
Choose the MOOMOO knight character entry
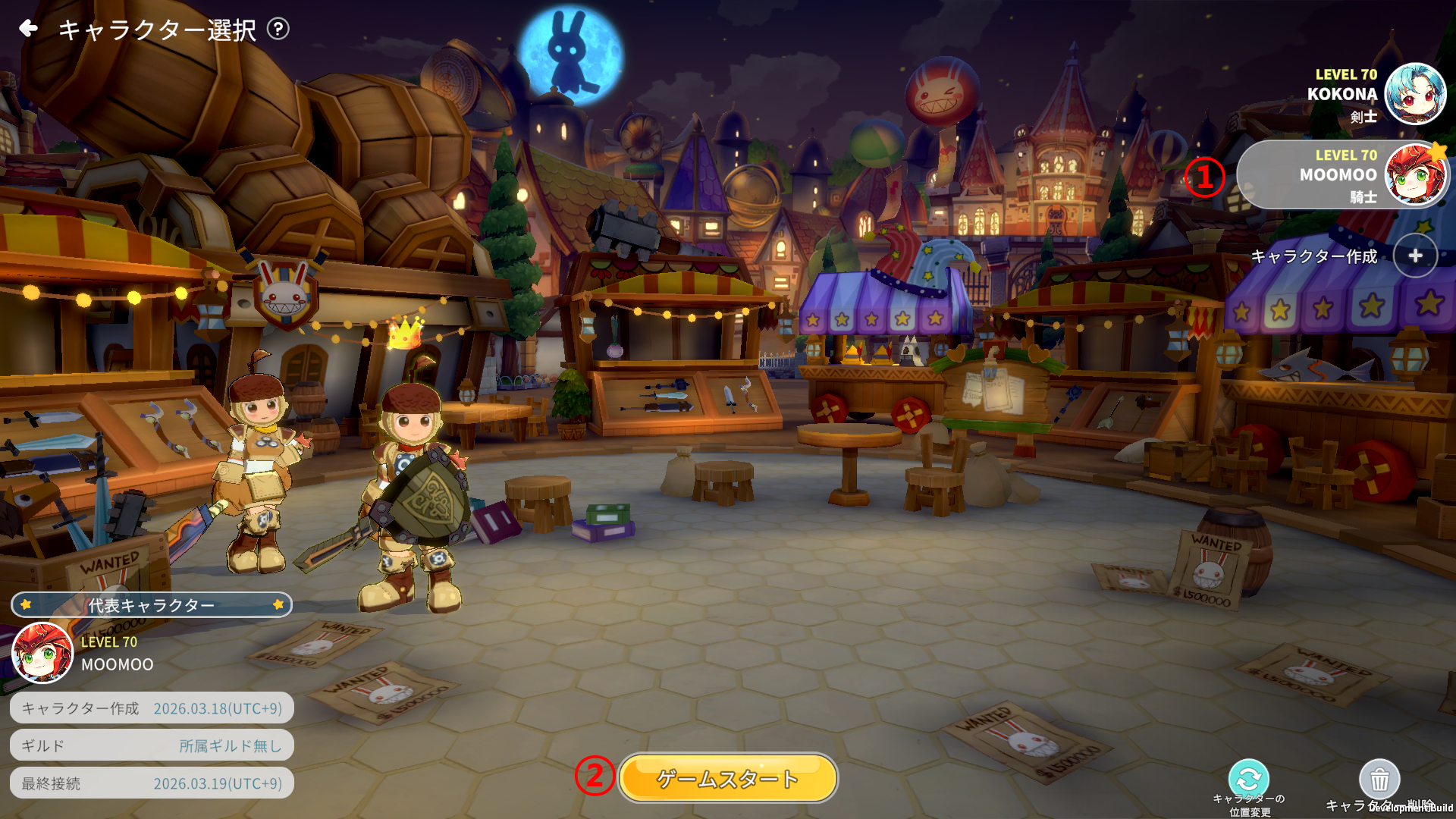point(1342,175)
